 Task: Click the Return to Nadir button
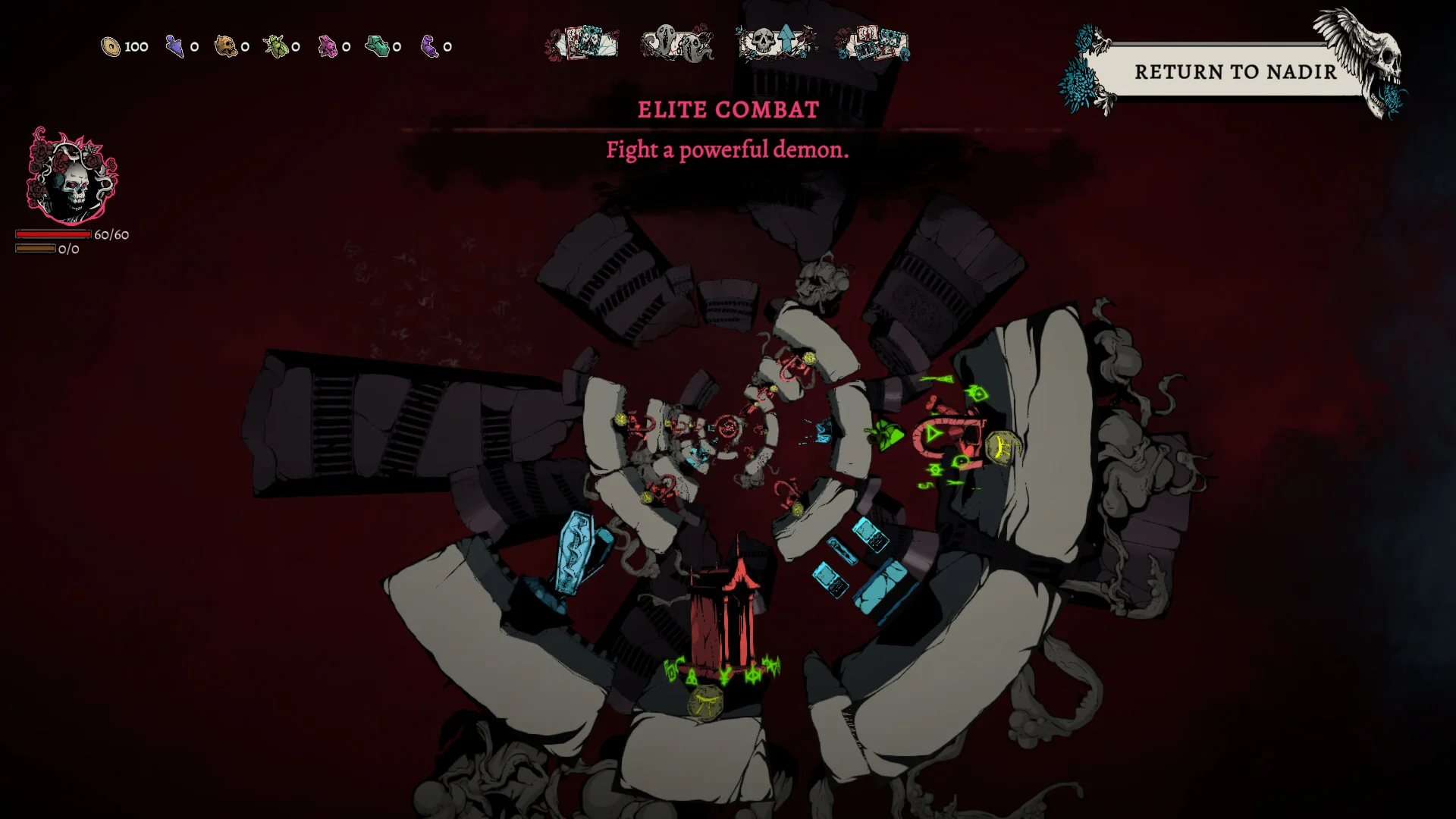[x=1235, y=72]
